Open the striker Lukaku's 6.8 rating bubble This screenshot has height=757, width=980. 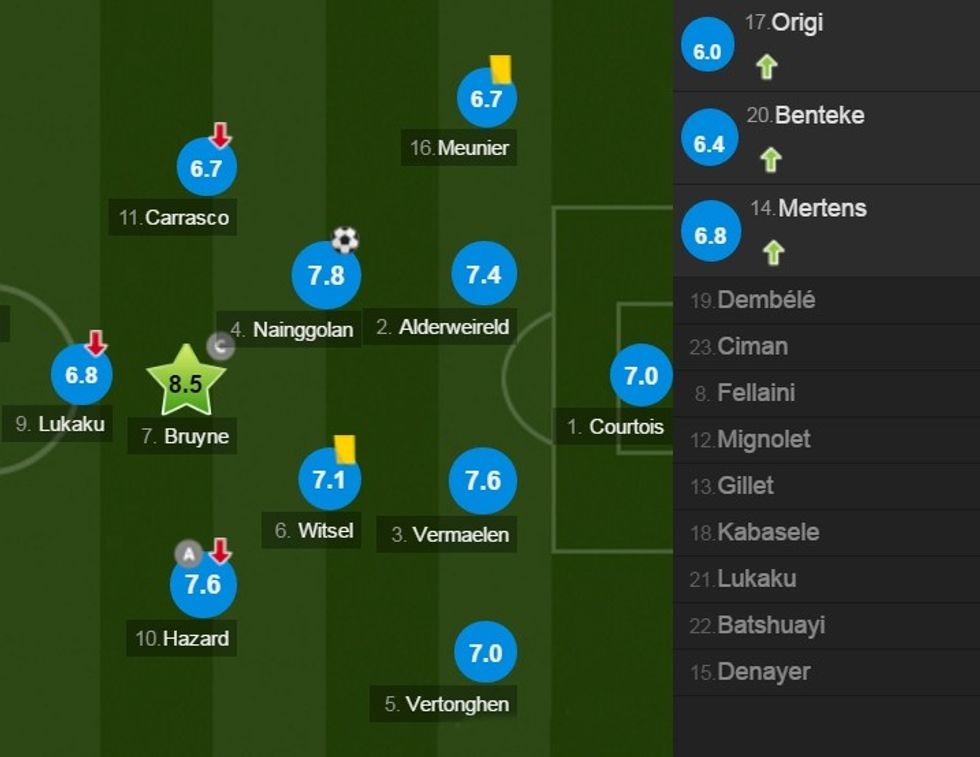(82, 376)
